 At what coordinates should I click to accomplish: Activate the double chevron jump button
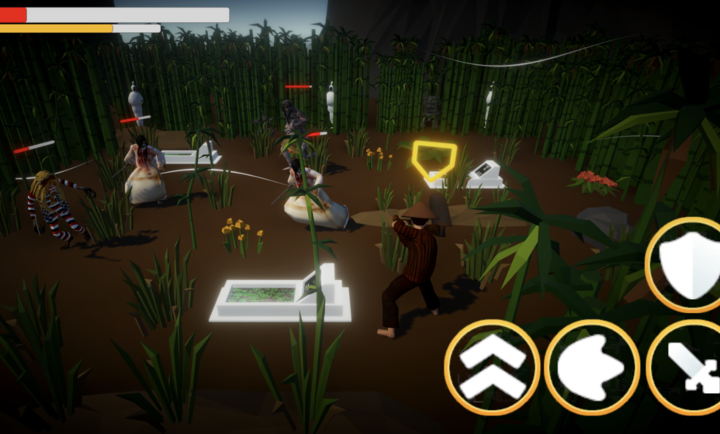pyautogui.click(x=492, y=367)
